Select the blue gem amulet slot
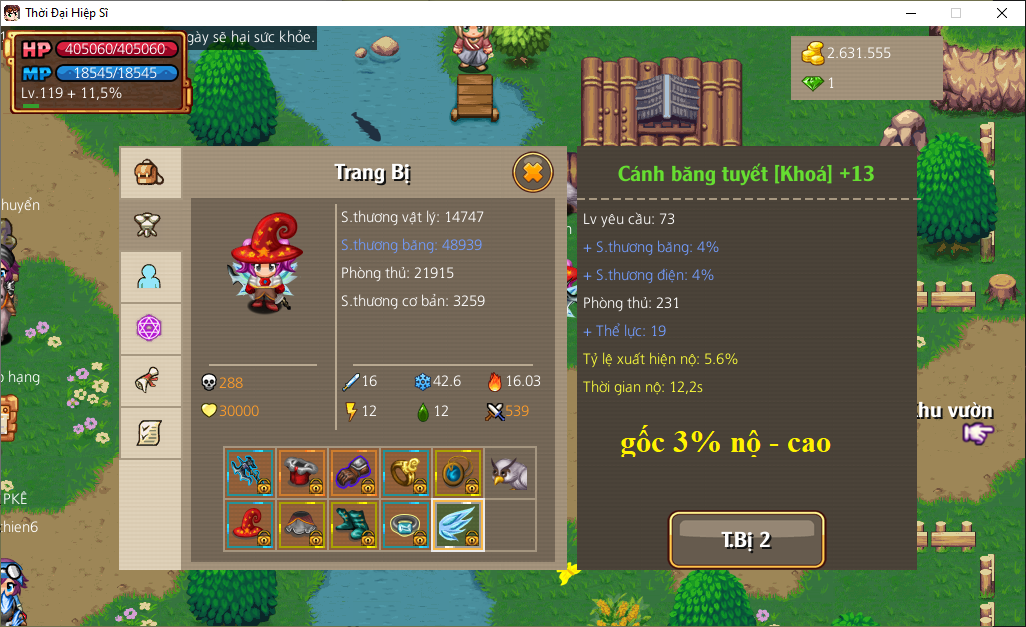 click(458, 473)
